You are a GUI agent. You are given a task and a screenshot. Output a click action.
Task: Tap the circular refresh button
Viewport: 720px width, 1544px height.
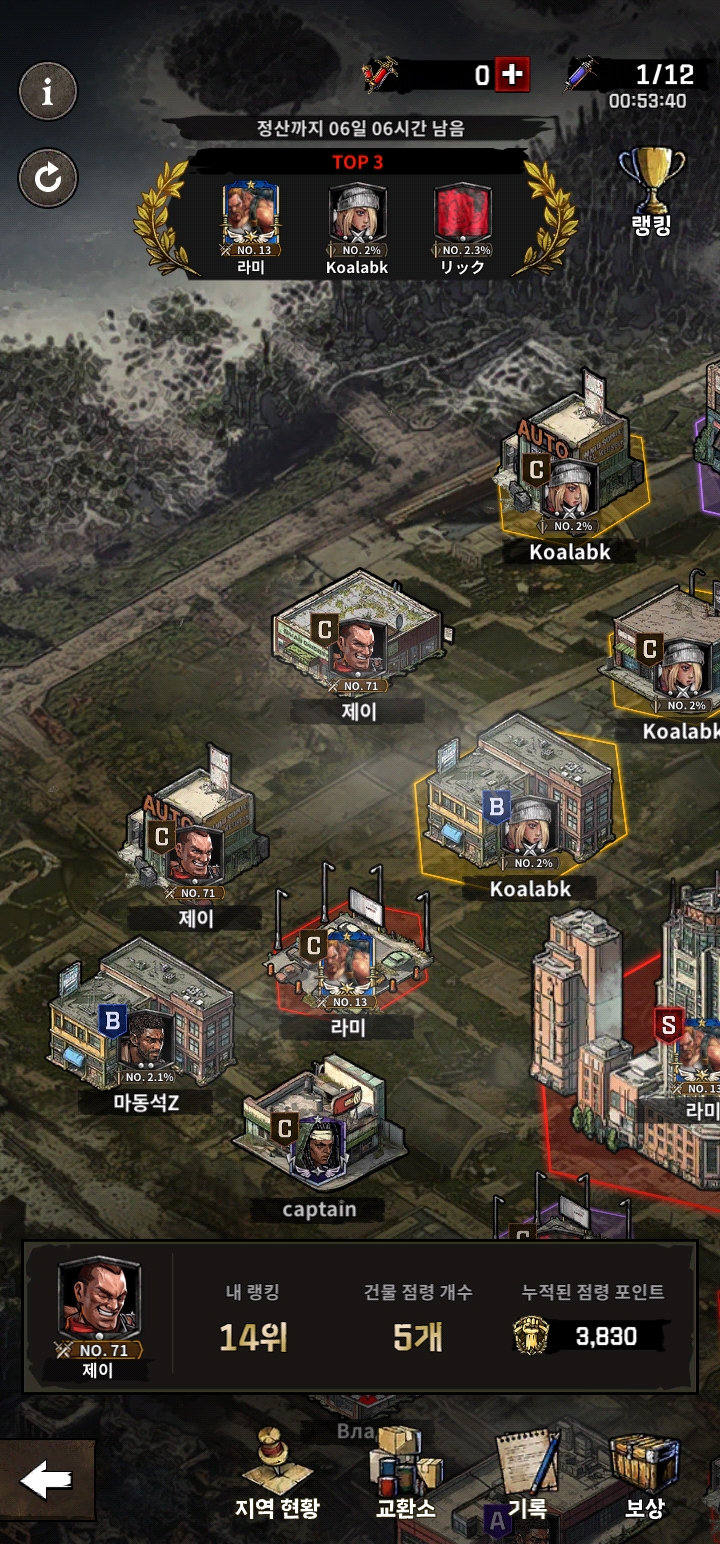(x=47, y=178)
